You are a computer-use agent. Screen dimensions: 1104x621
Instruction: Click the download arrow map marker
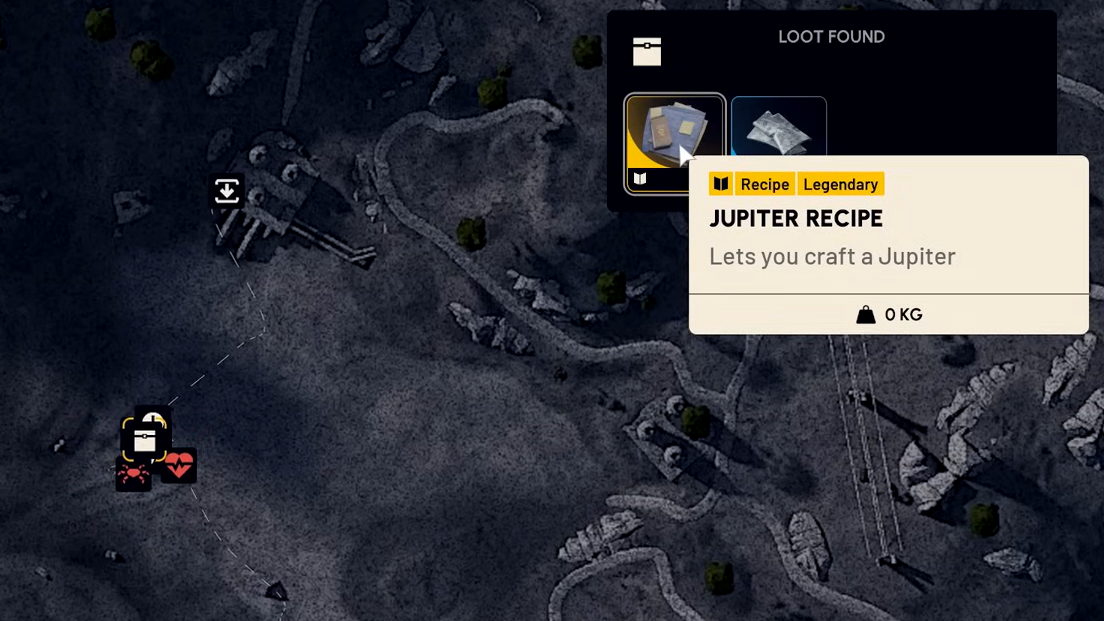tap(227, 191)
